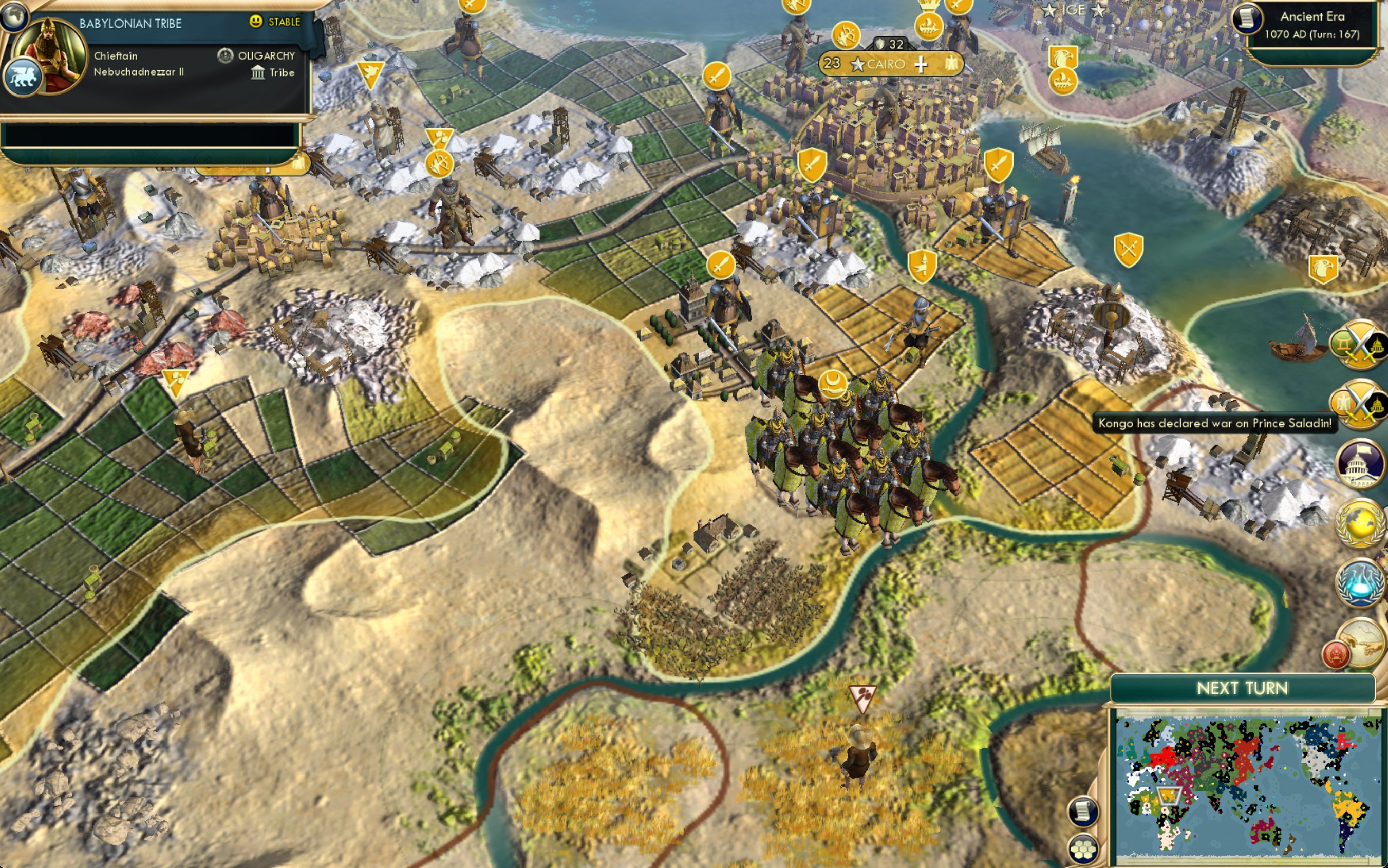Click the Tribe building icon in the leader panel

[257, 72]
